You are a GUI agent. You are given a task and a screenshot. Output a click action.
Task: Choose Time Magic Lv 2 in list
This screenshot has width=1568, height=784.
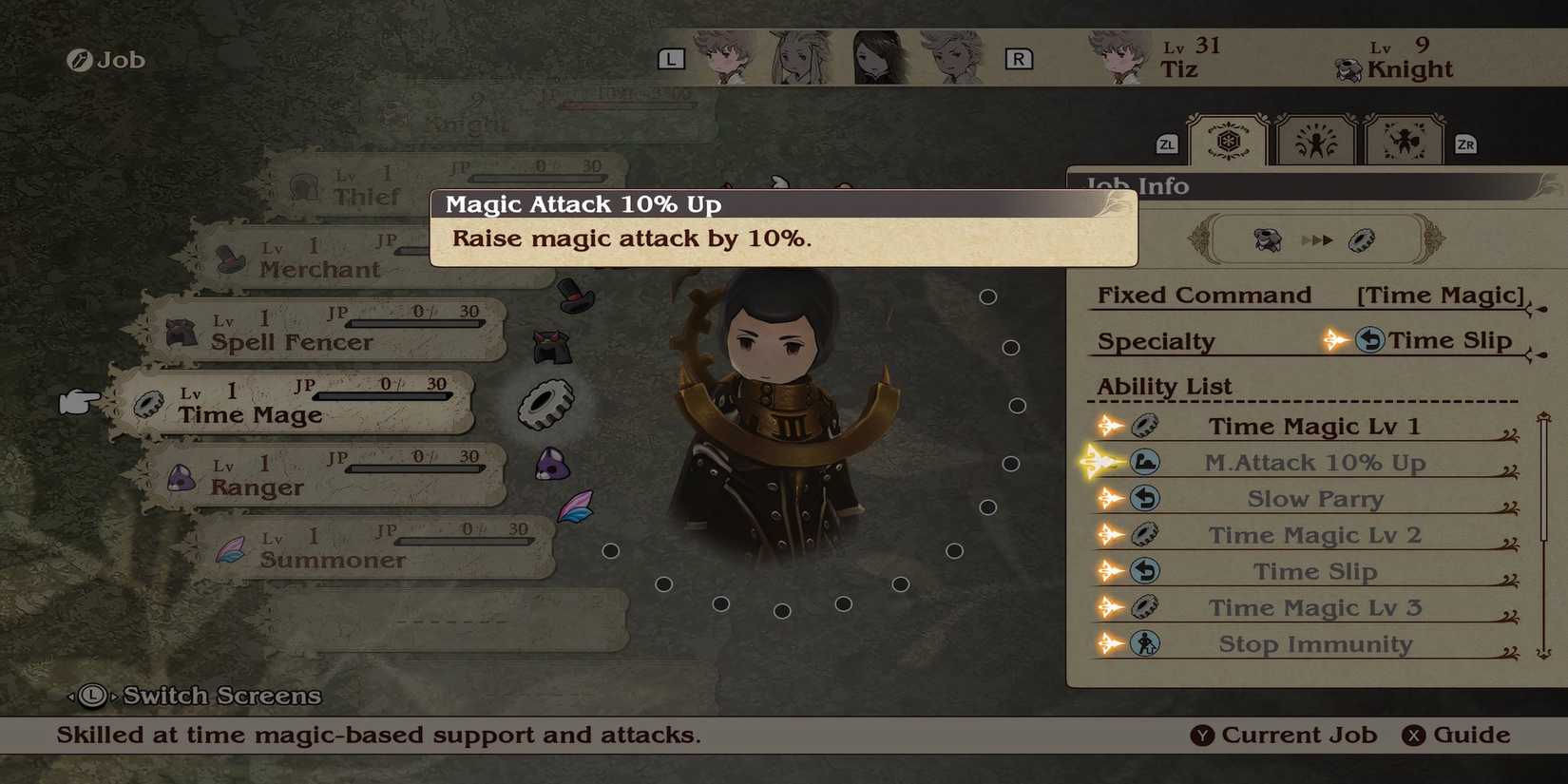pos(1314,535)
